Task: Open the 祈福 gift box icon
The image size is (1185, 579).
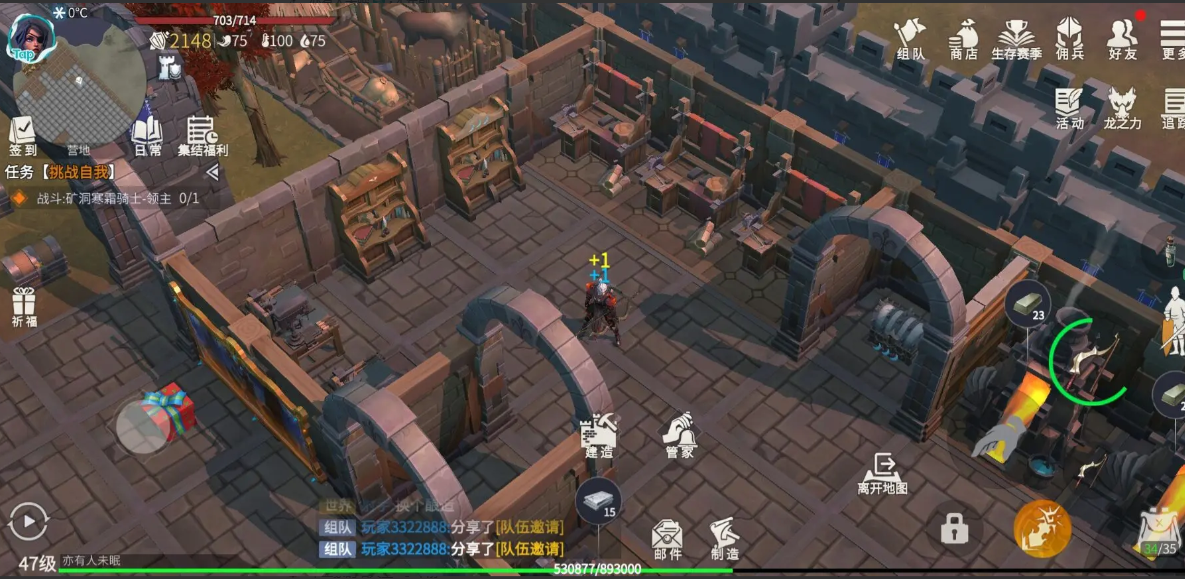Action: (24, 306)
